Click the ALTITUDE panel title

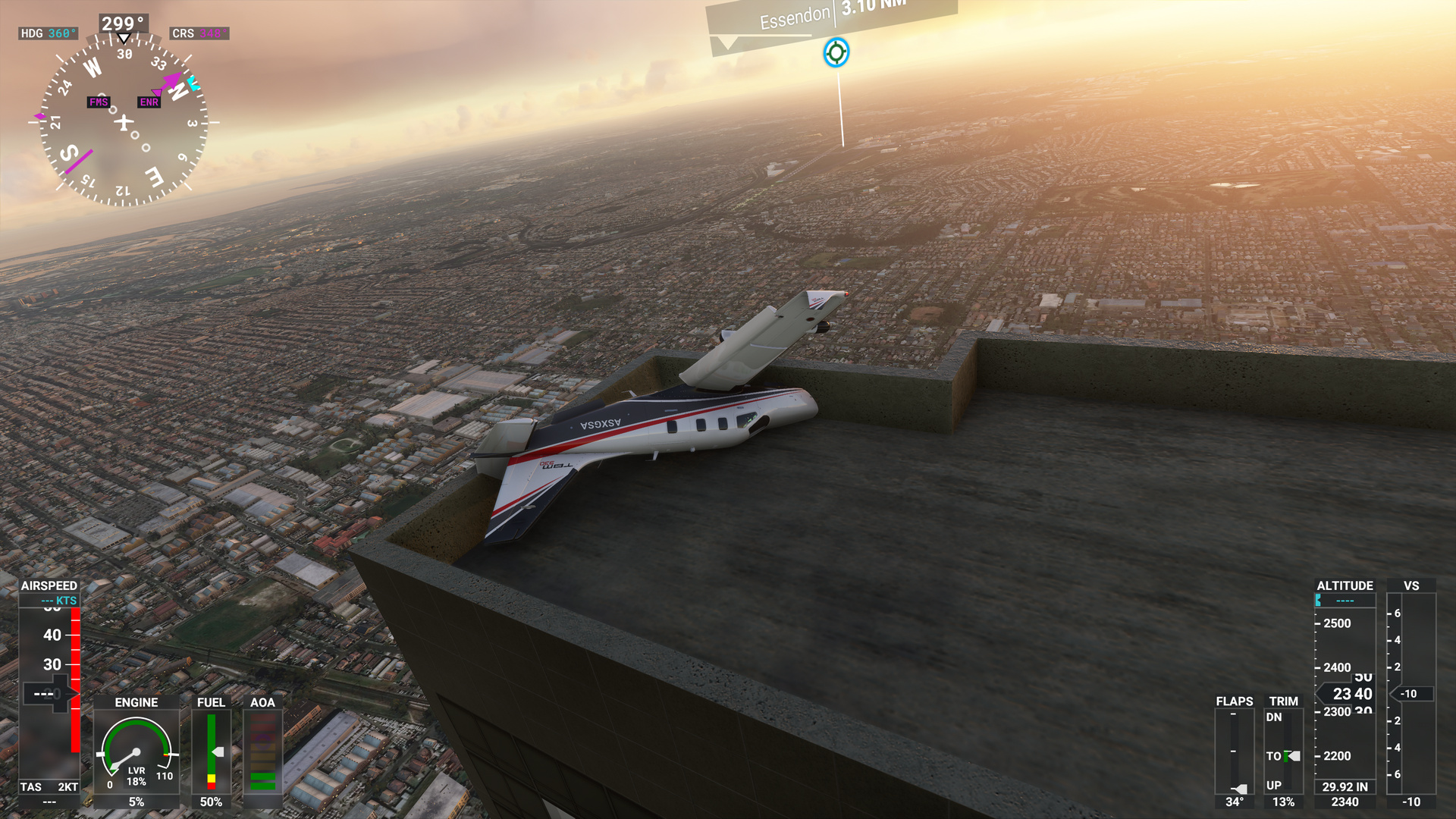[1345, 585]
